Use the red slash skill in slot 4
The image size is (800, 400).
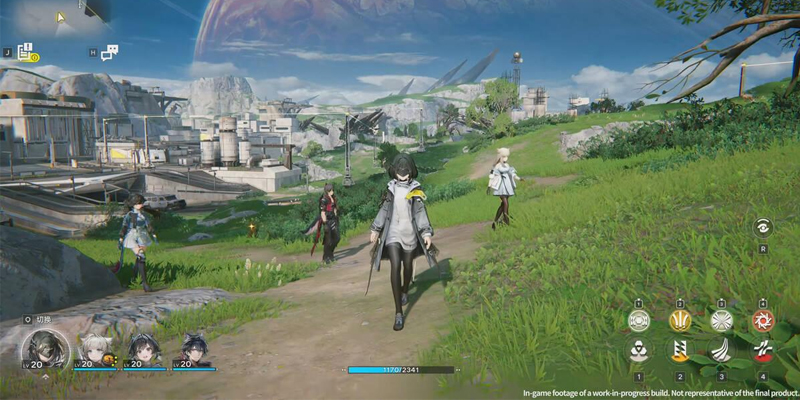point(762,351)
